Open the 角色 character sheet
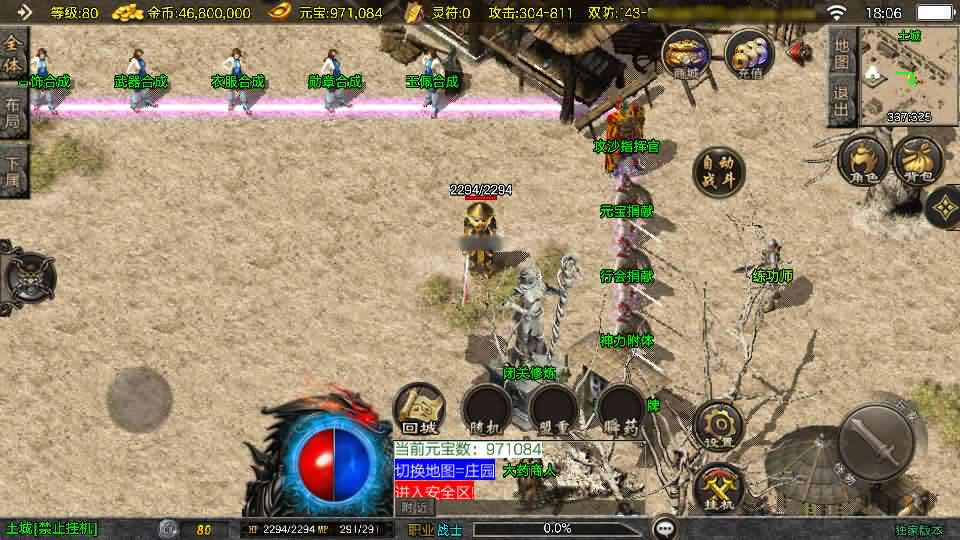This screenshot has width=960, height=540. [x=862, y=163]
